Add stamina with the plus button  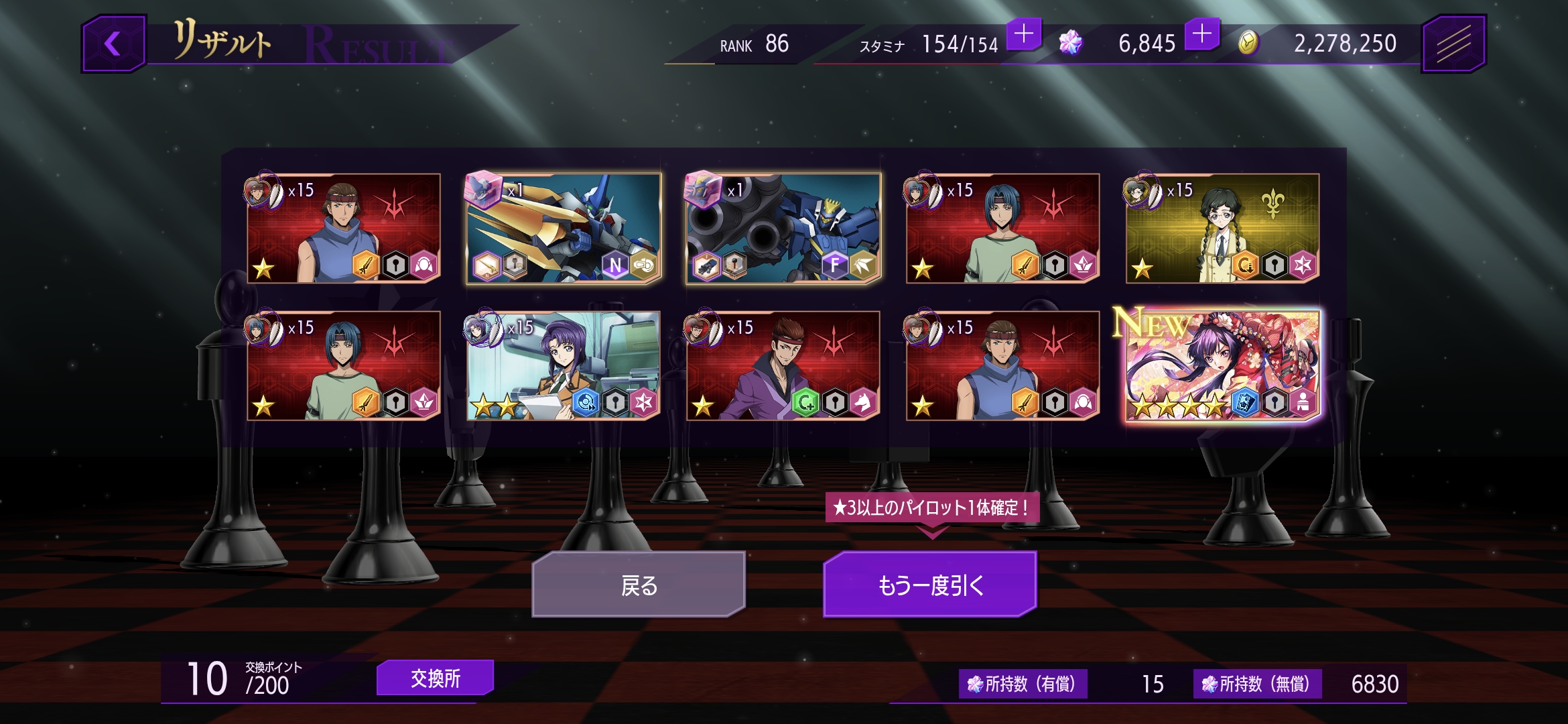(1024, 34)
